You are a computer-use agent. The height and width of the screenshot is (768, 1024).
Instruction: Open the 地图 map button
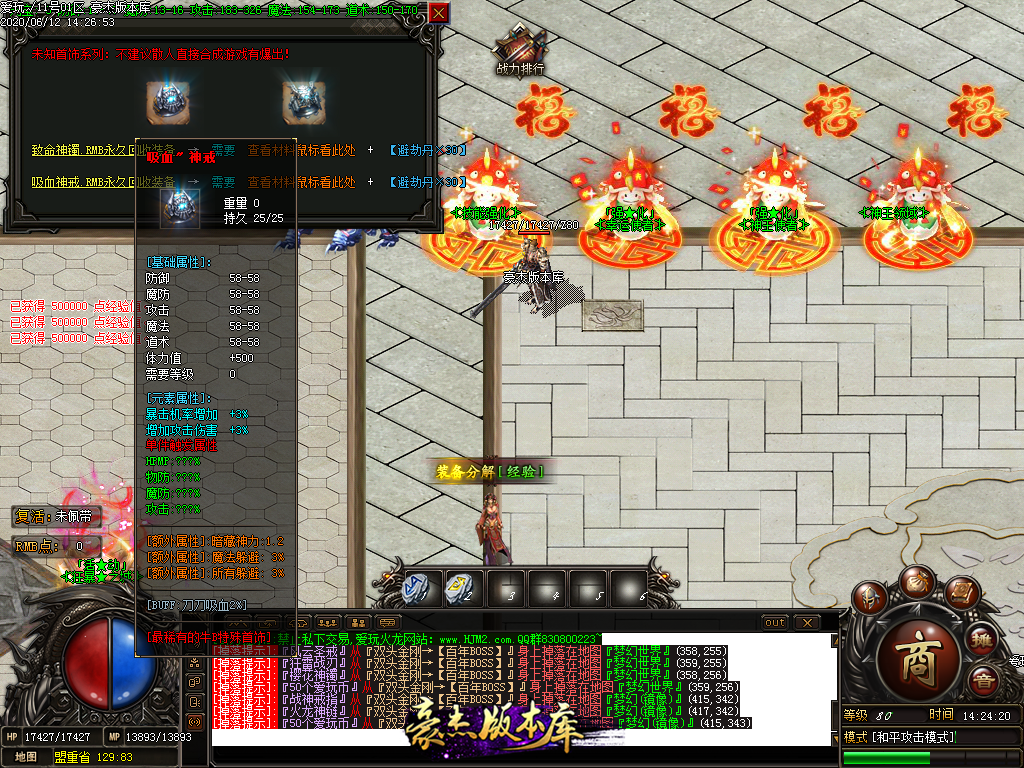point(25,758)
